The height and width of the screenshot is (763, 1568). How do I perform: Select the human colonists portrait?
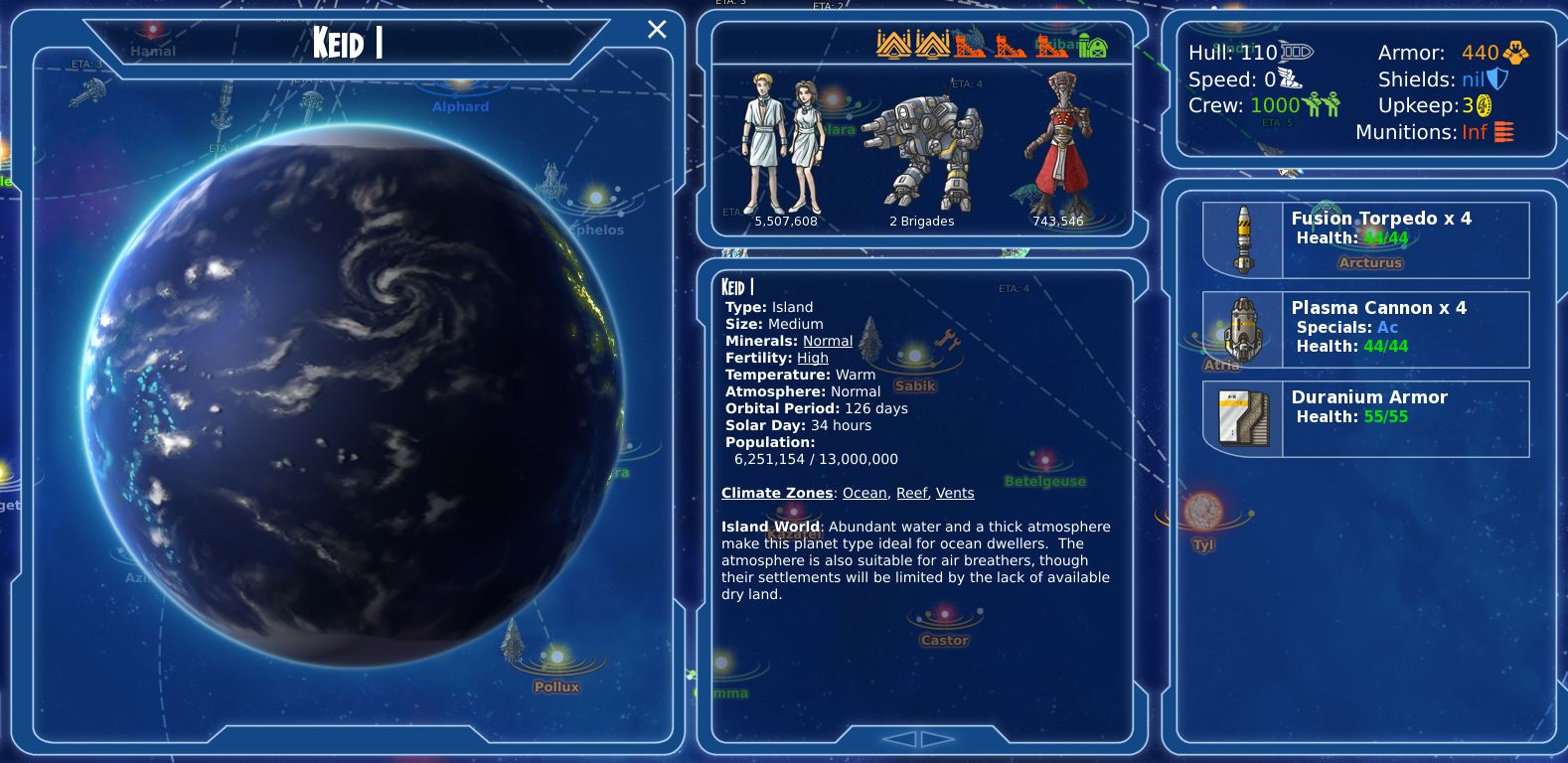pos(784,146)
